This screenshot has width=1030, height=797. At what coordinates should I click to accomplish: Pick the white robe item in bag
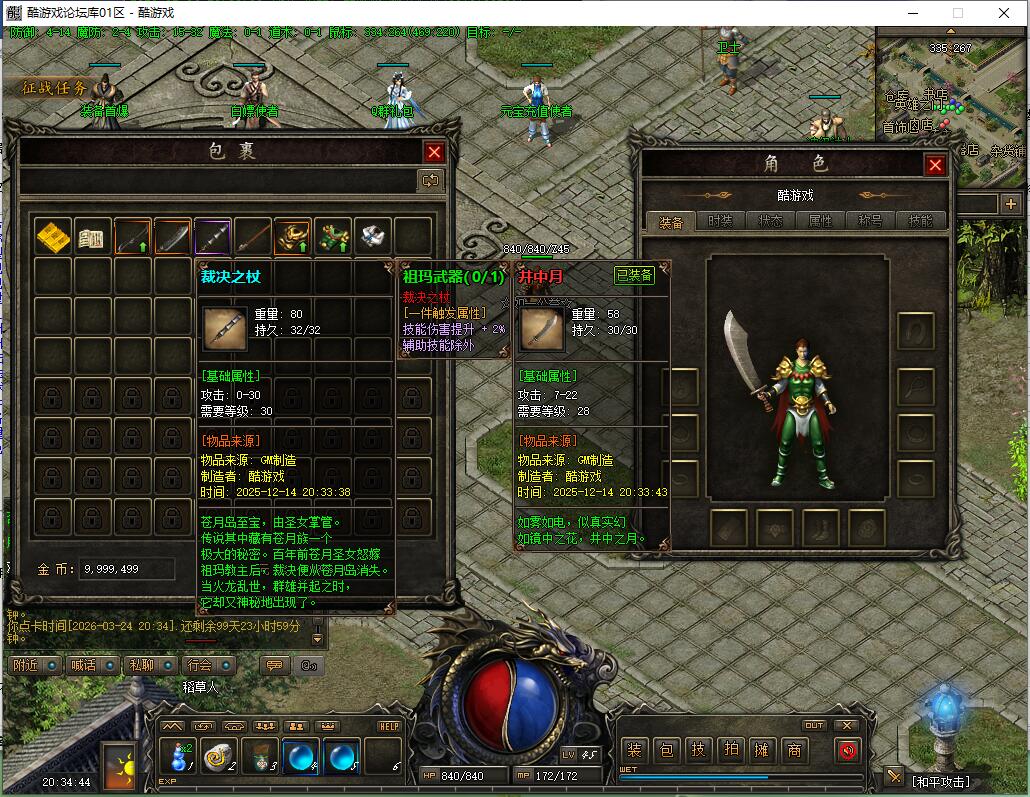click(373, 237)
